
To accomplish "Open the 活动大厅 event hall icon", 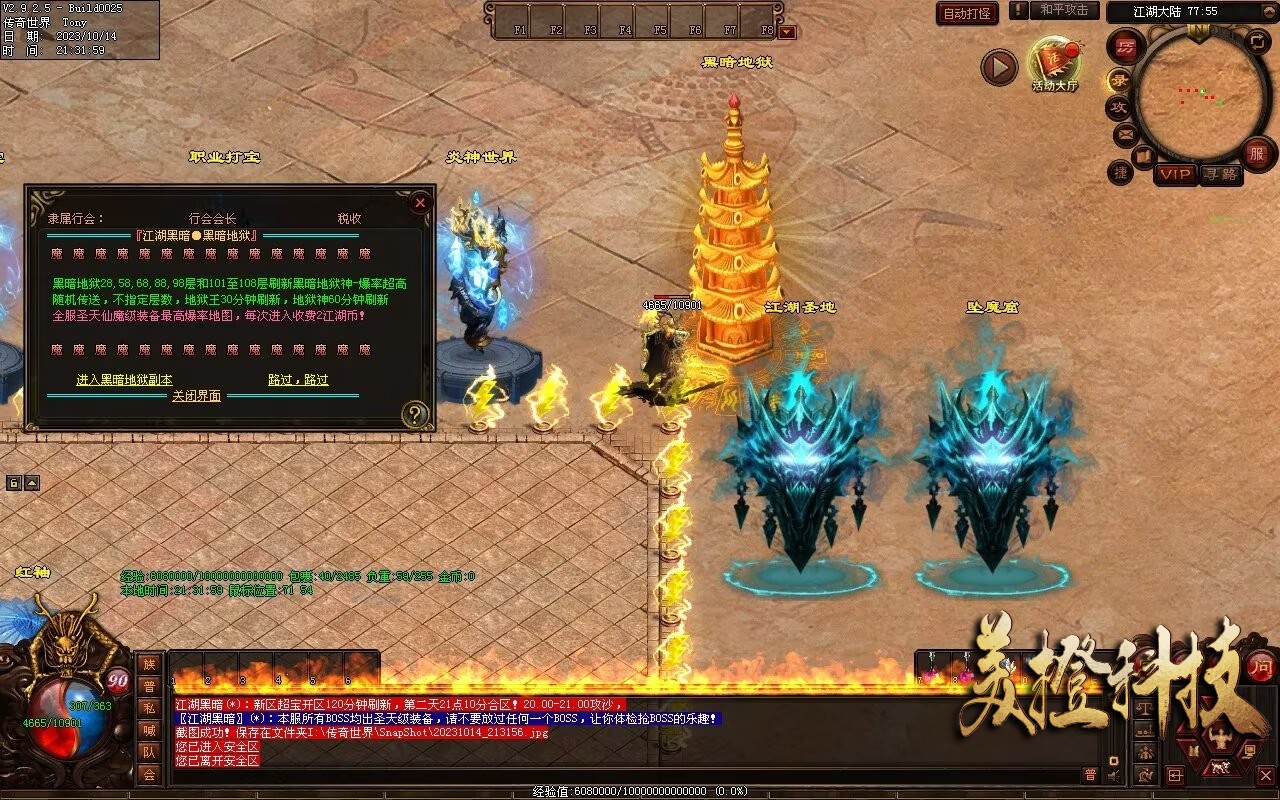I will coord(1055,64).
